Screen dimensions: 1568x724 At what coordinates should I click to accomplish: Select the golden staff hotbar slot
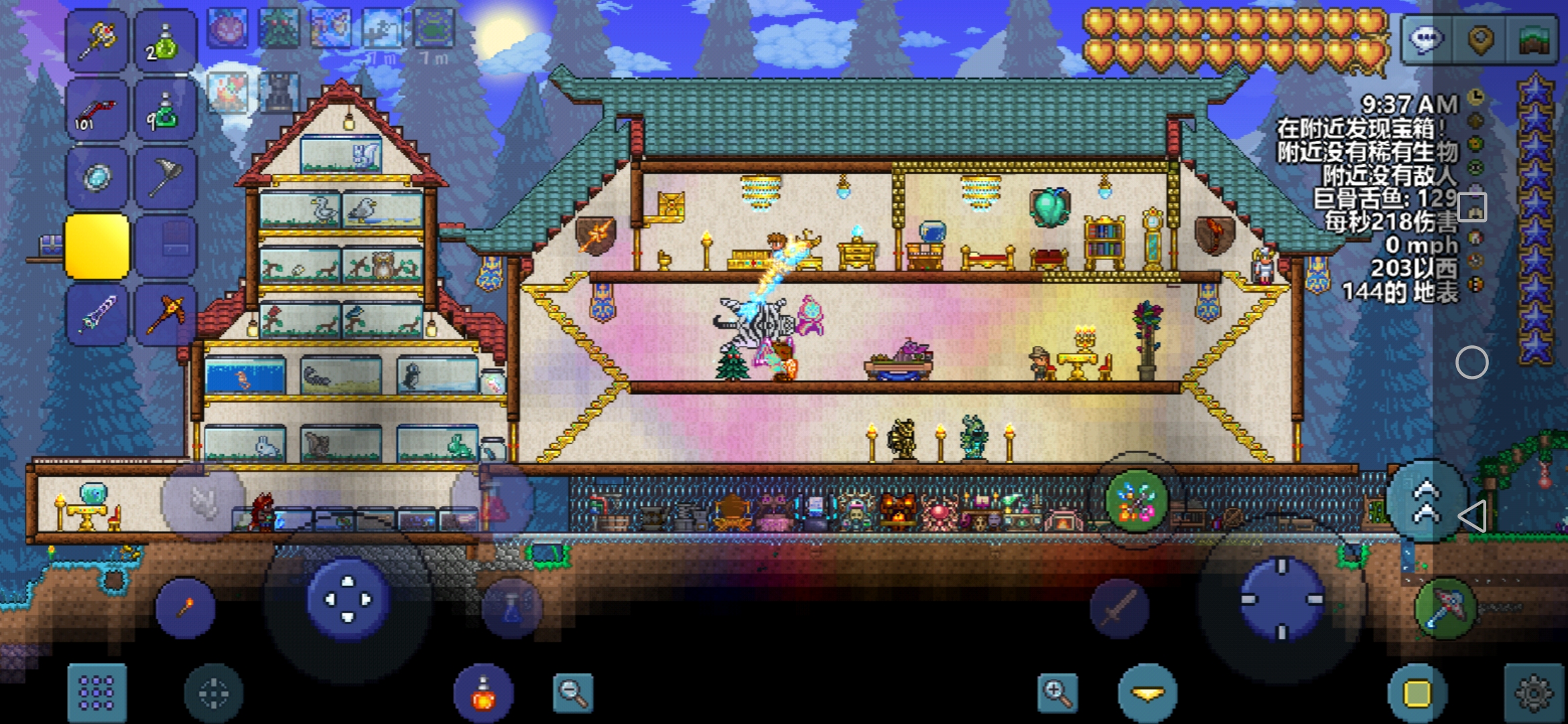pos(97,40)
